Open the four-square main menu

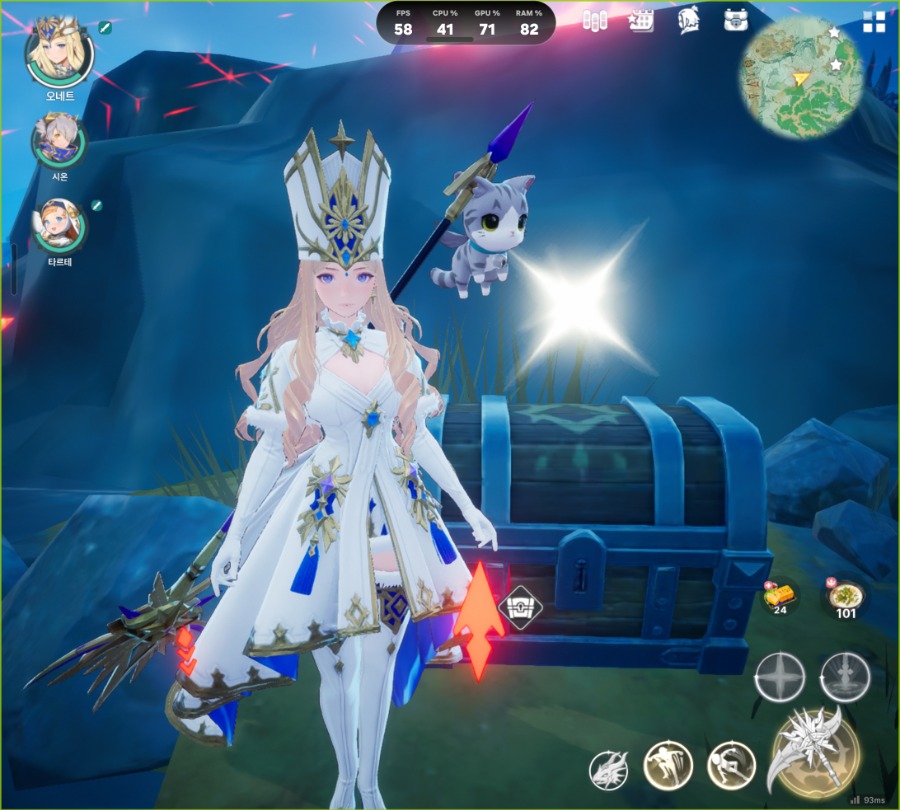tap(874, 22)
